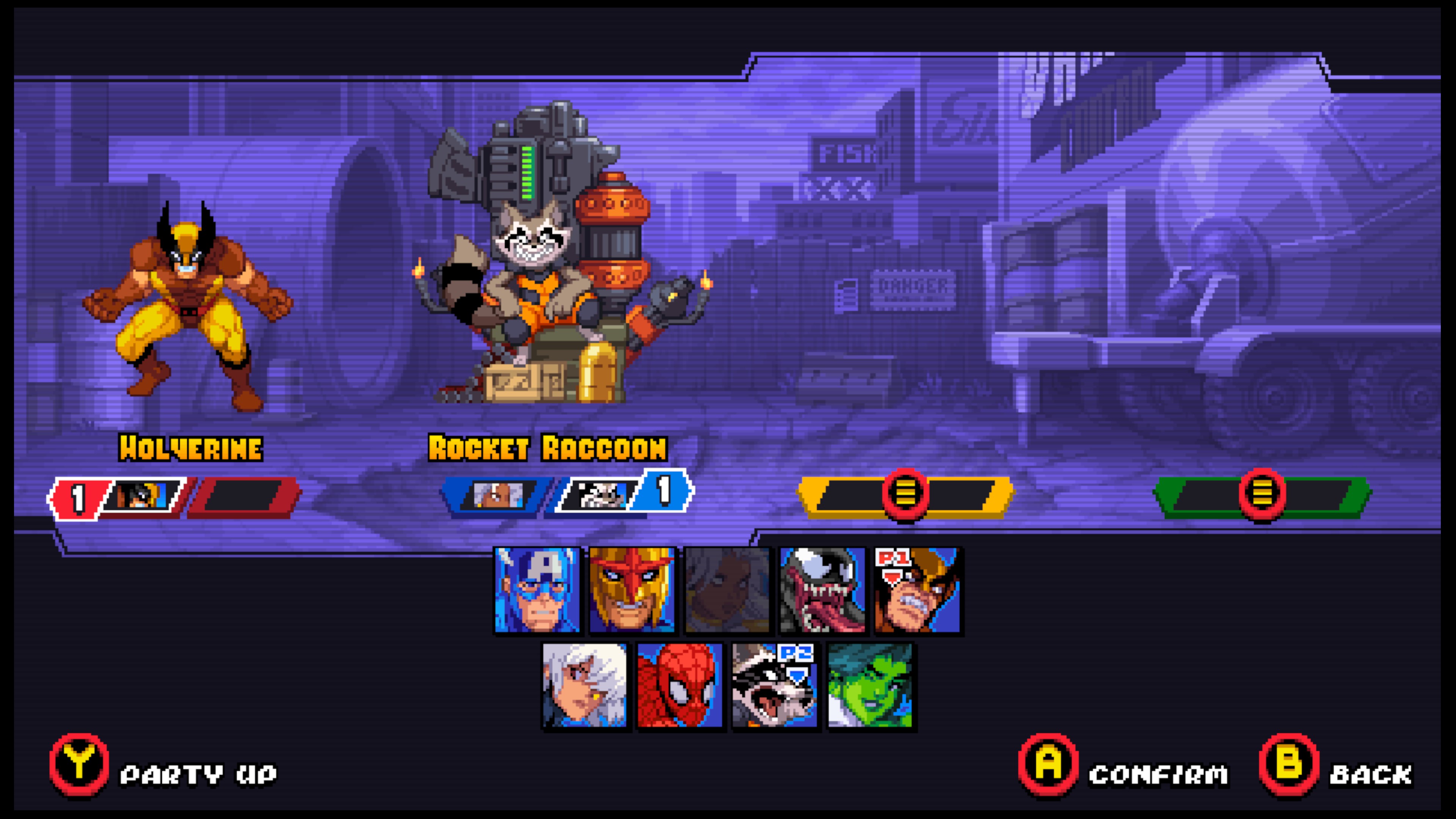The width and height of the screenshot is (1456, 819).
Task: Select the She-Hulk portrait
Action: click(x=869, y=685)
